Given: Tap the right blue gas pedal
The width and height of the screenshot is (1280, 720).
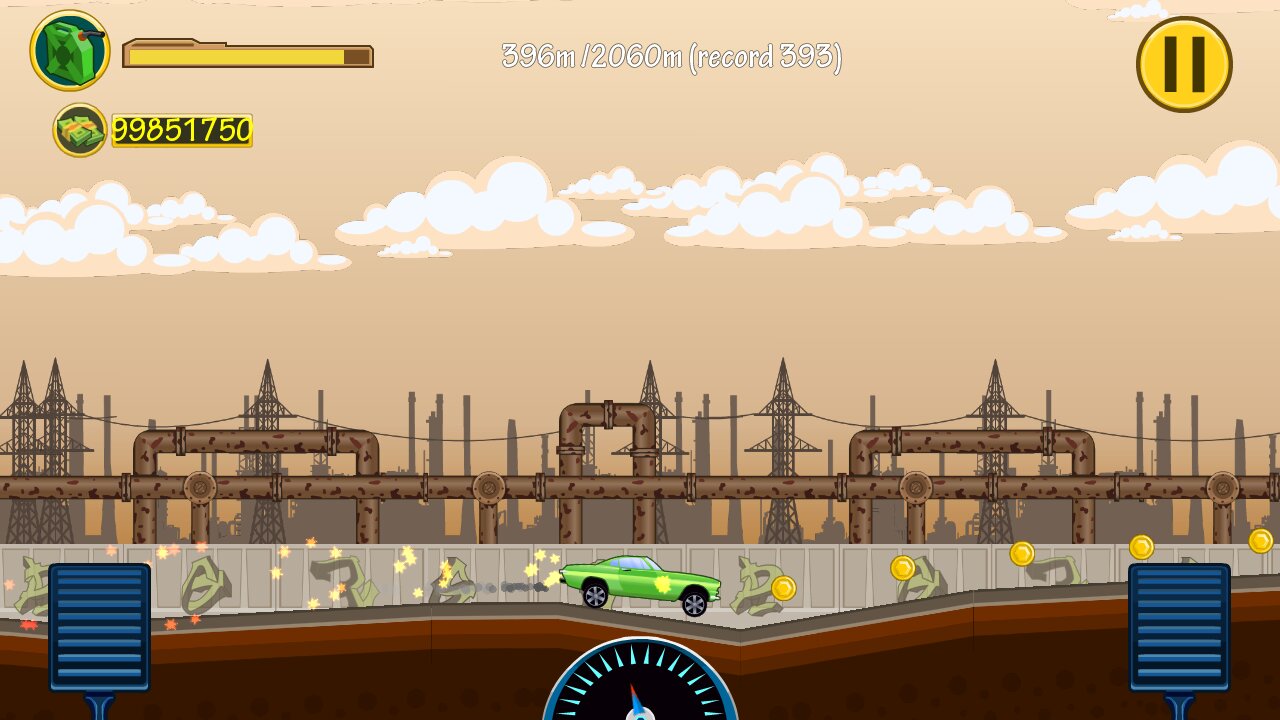Looking at the screenshot, I should [x=1179, y=627].
